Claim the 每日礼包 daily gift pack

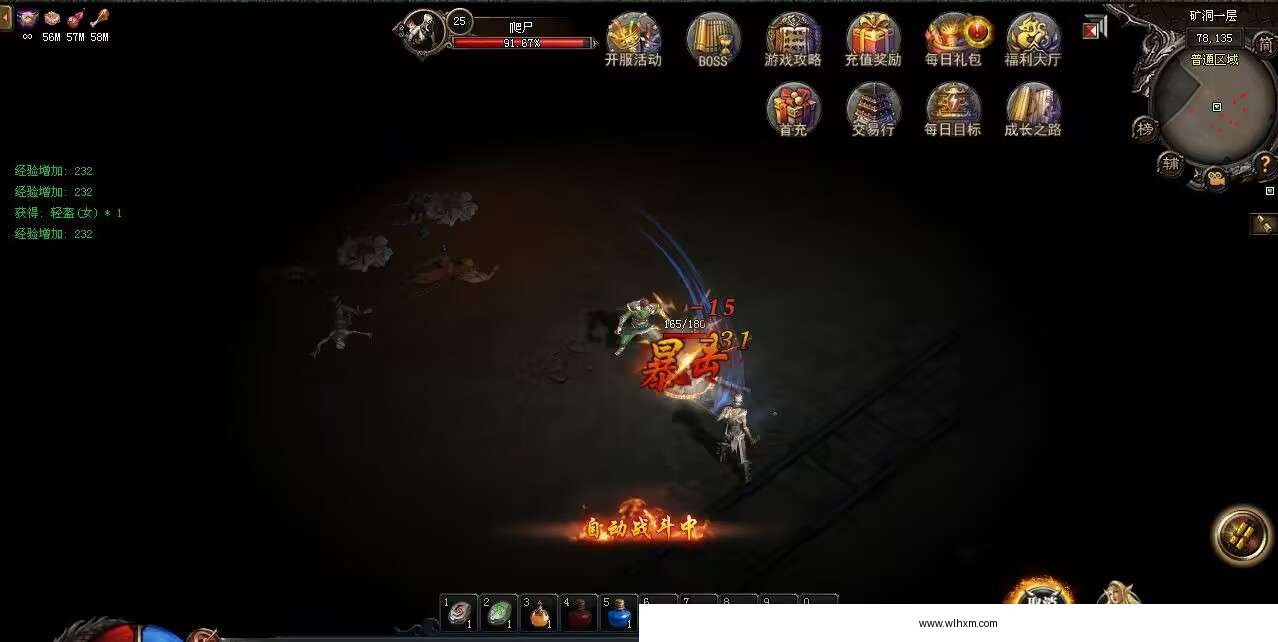[953, 38]
